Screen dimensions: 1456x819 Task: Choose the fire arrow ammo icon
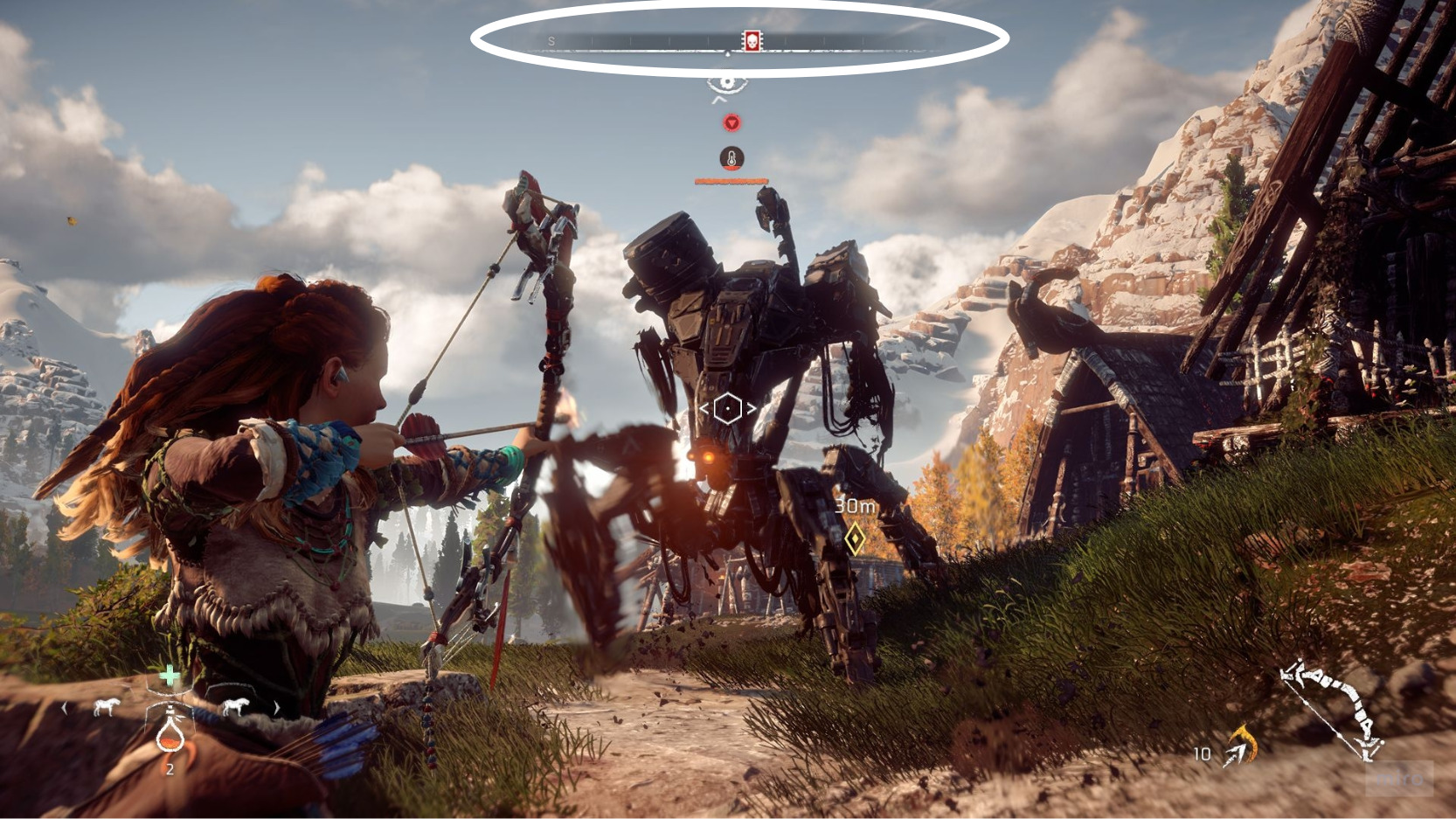[1239, 746]
